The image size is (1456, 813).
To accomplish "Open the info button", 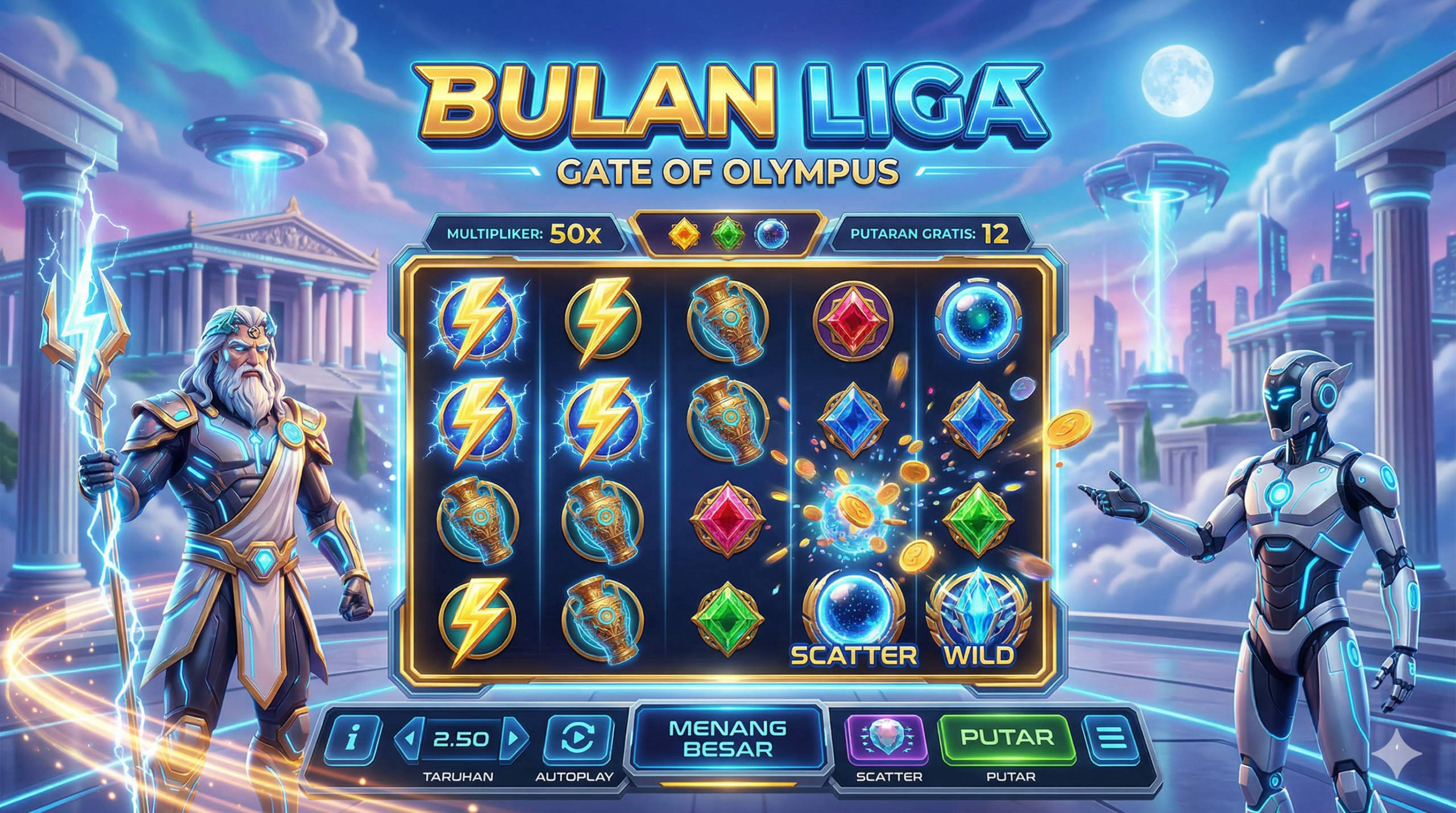I will tap(352, 738).
